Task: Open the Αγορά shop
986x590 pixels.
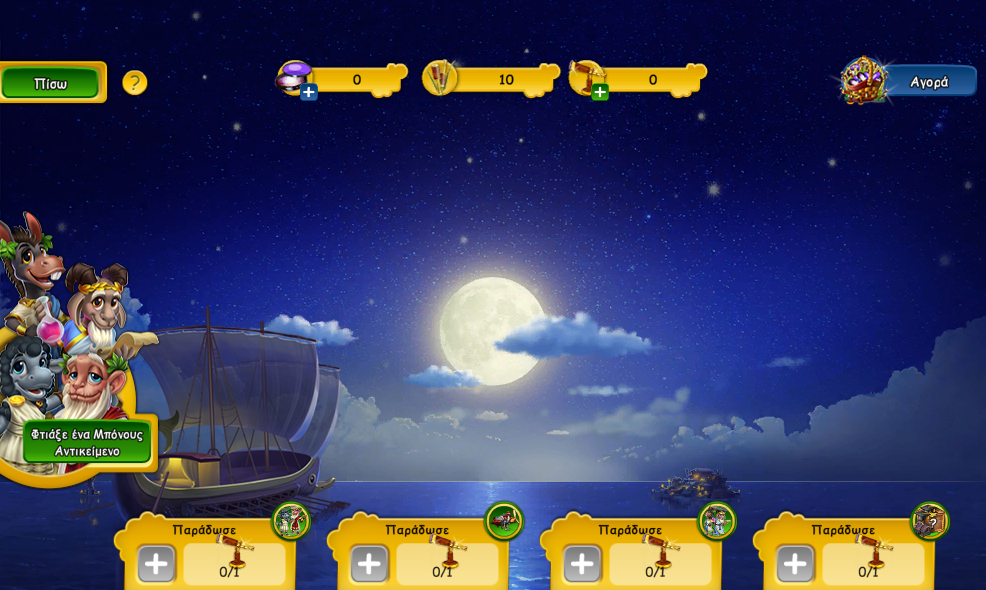Action: point(927,81)
